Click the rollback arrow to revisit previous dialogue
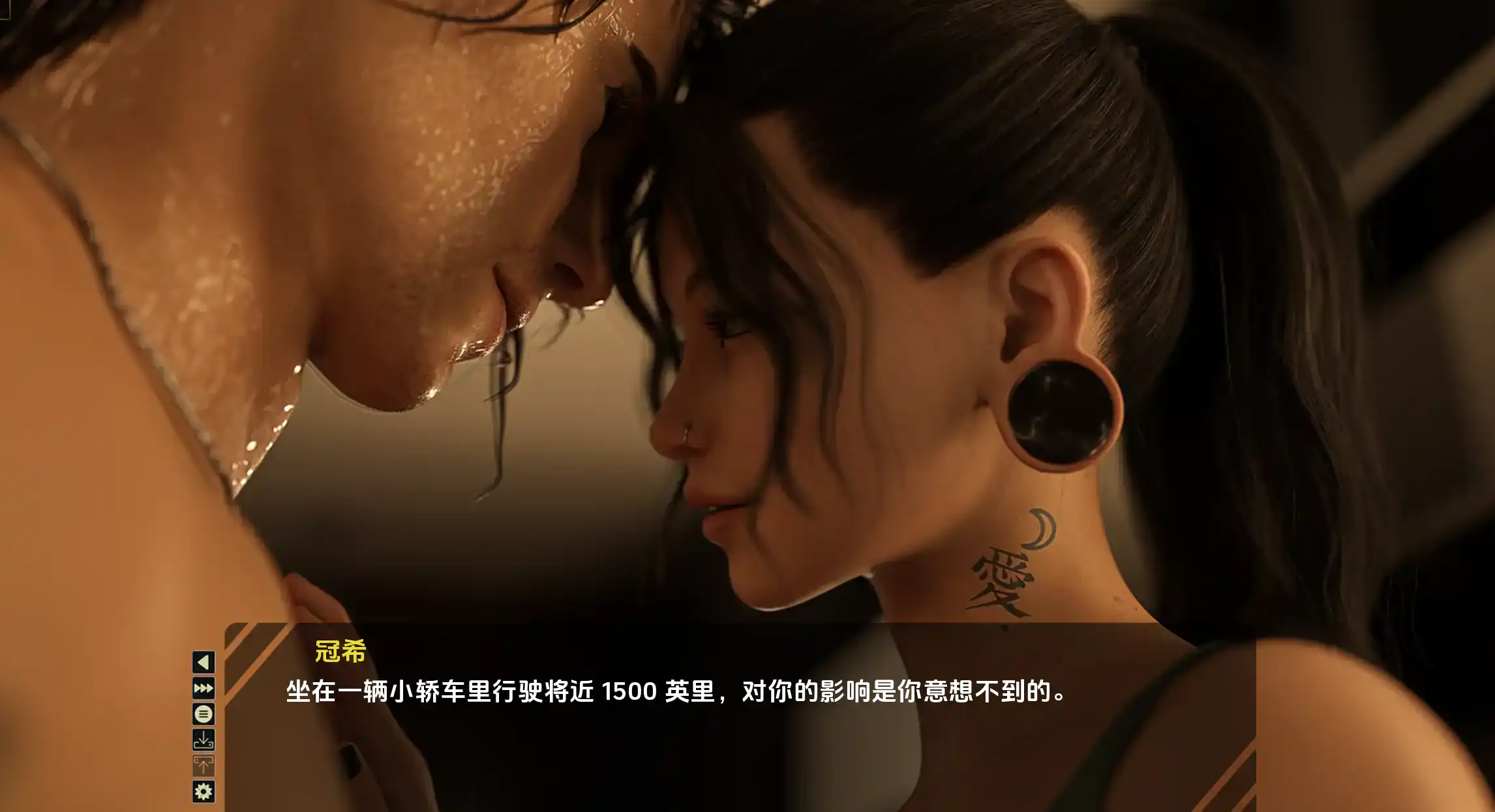Screen dimensions: 1495x812 pyautogui.click(x=203, y=662)
